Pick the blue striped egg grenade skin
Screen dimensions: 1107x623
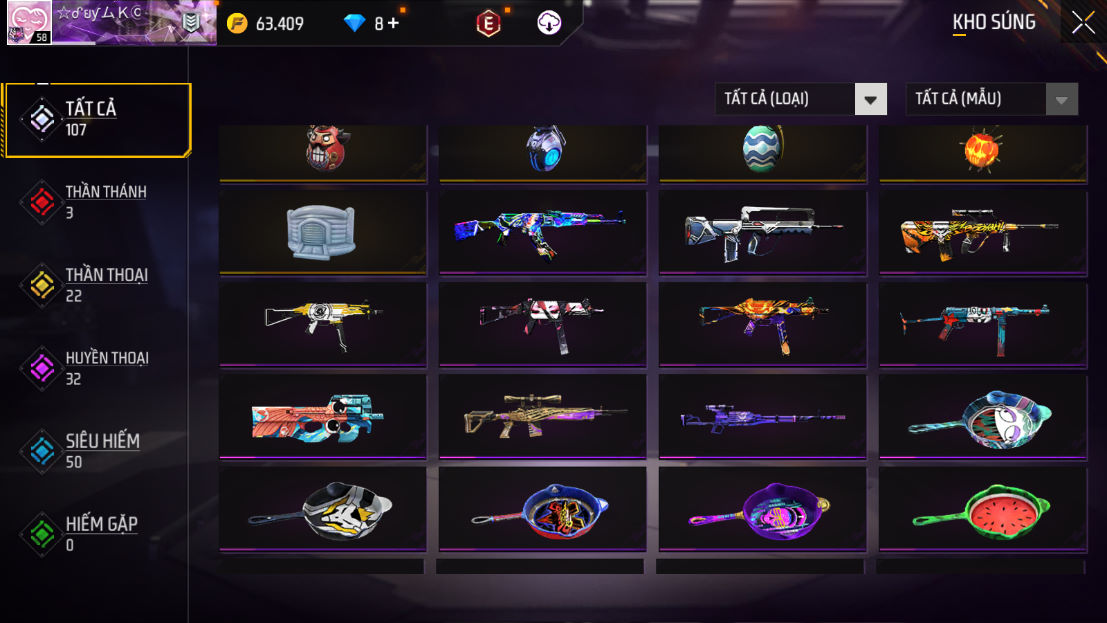tap(762, 150)
